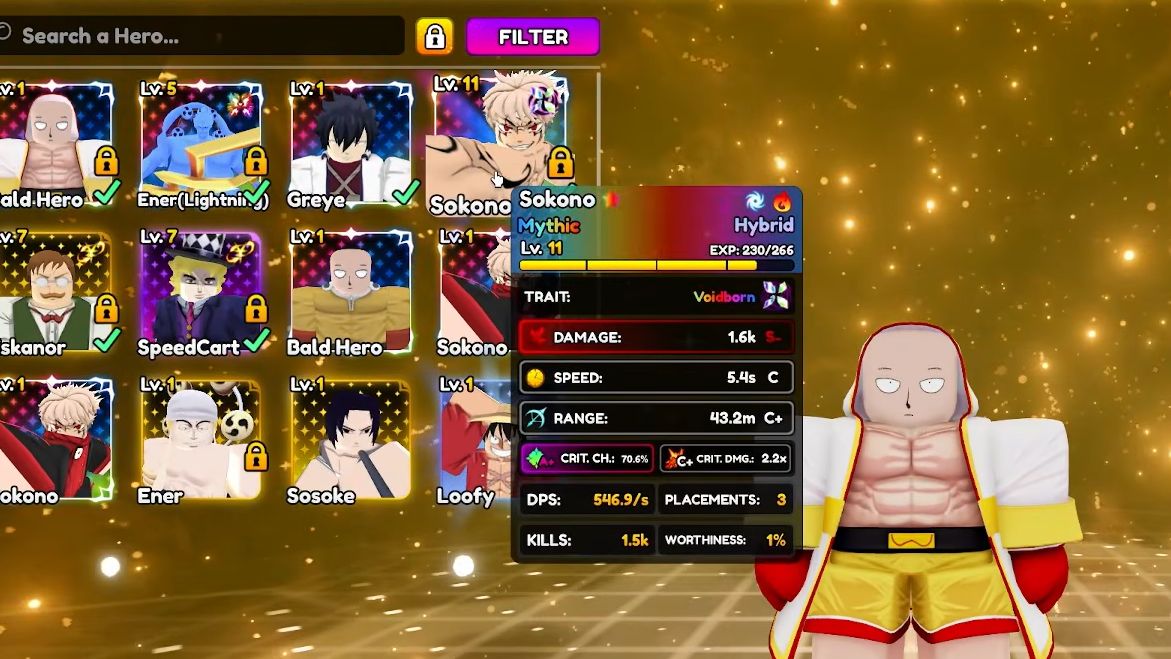Select the Ener(Lightning) hero card

[202, 143]
